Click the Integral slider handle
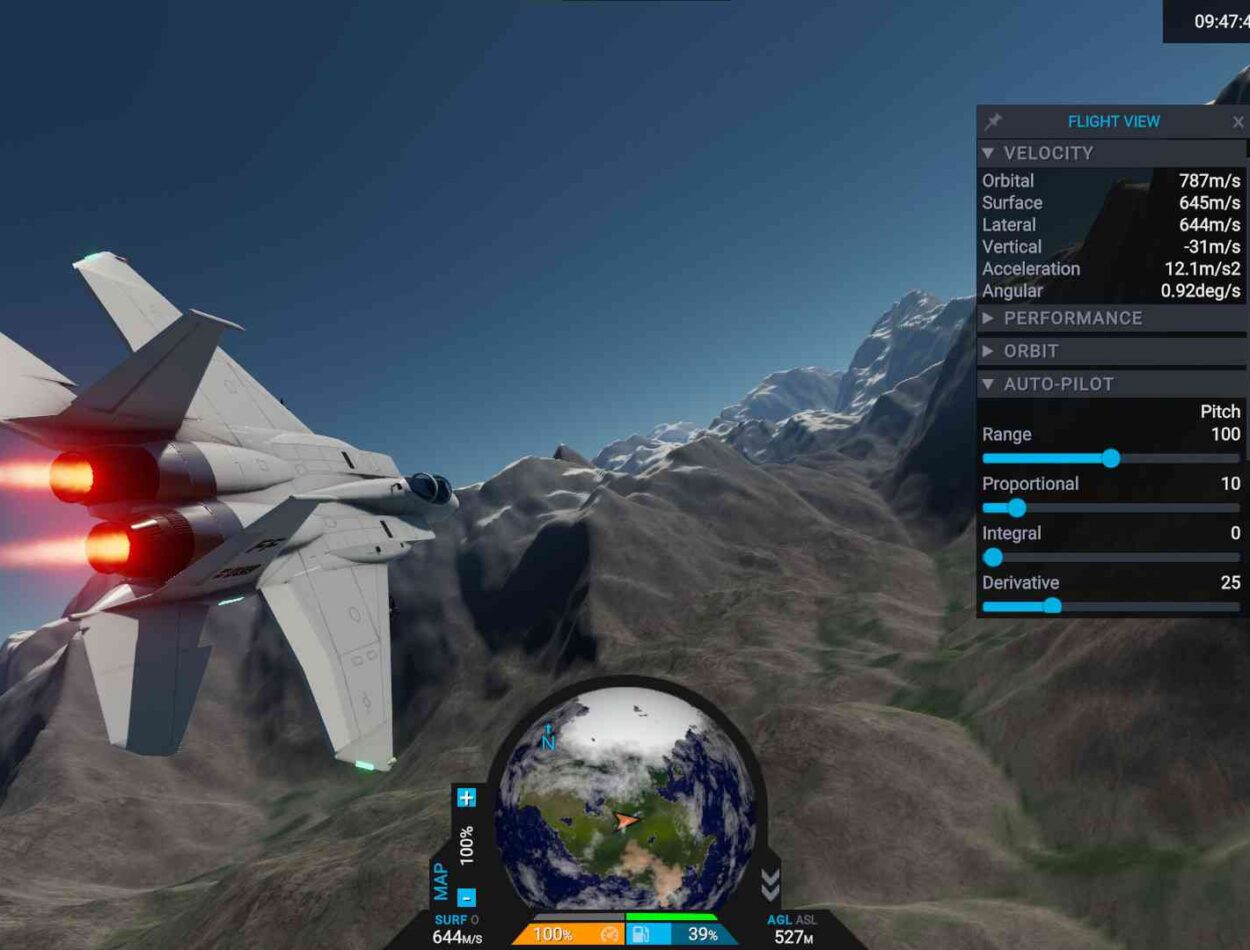The height and width of the screenshot is (950, 1250). click(993, 557)
